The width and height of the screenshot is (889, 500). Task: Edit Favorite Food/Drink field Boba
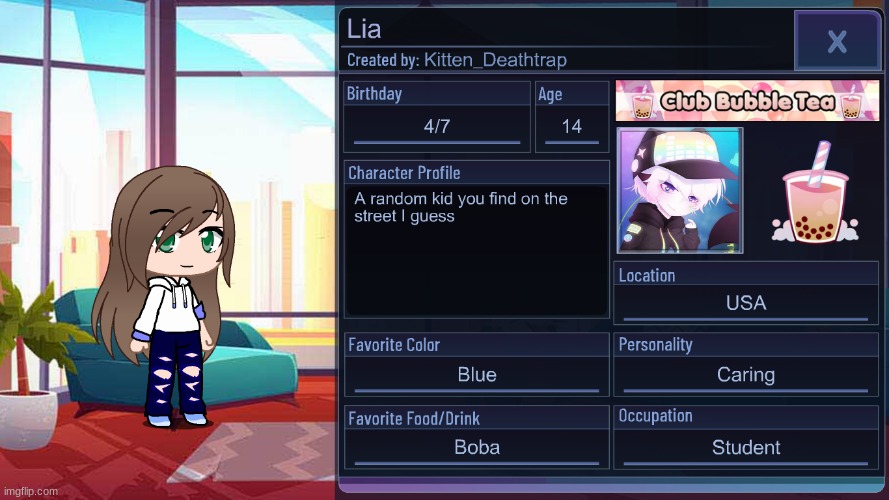point(477,447)
